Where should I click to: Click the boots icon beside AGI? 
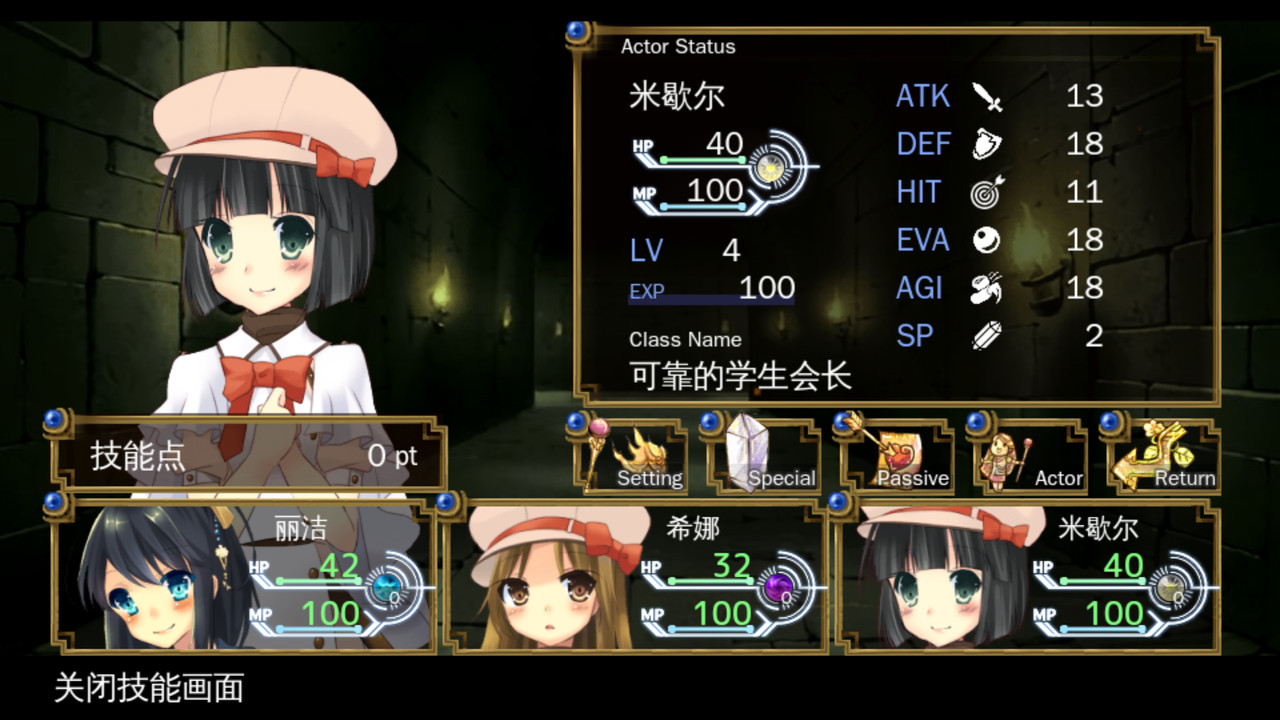point(985,287)
